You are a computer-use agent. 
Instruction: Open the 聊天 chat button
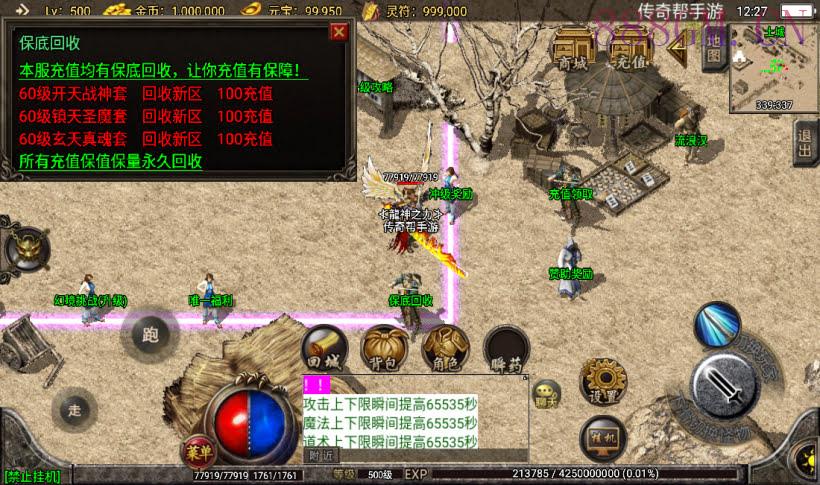tap(546, 393)
